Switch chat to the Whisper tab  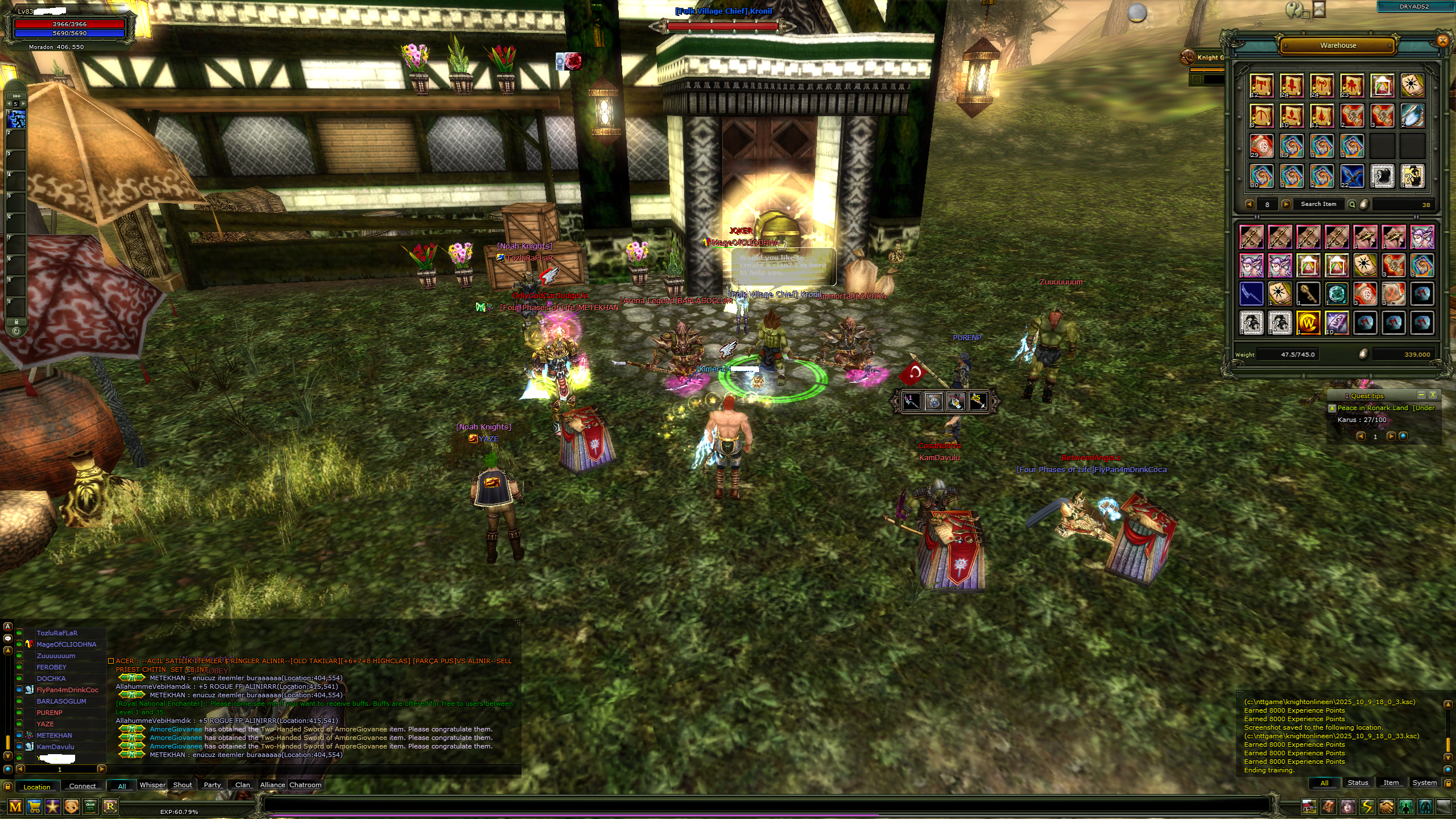[x=152, y=785]
